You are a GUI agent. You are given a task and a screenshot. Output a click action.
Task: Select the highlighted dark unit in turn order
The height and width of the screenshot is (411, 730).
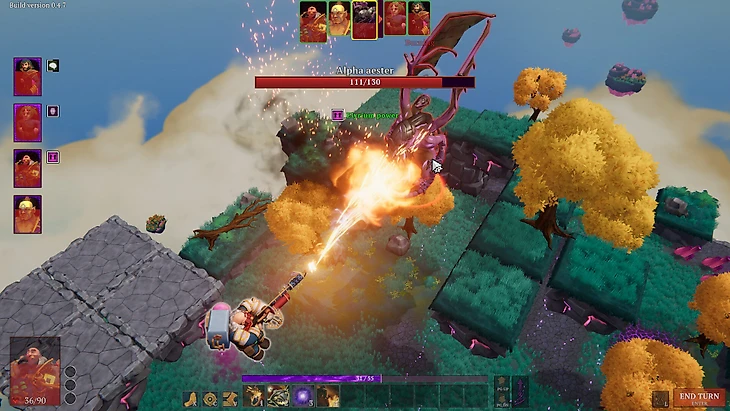[x=365, y=19]
